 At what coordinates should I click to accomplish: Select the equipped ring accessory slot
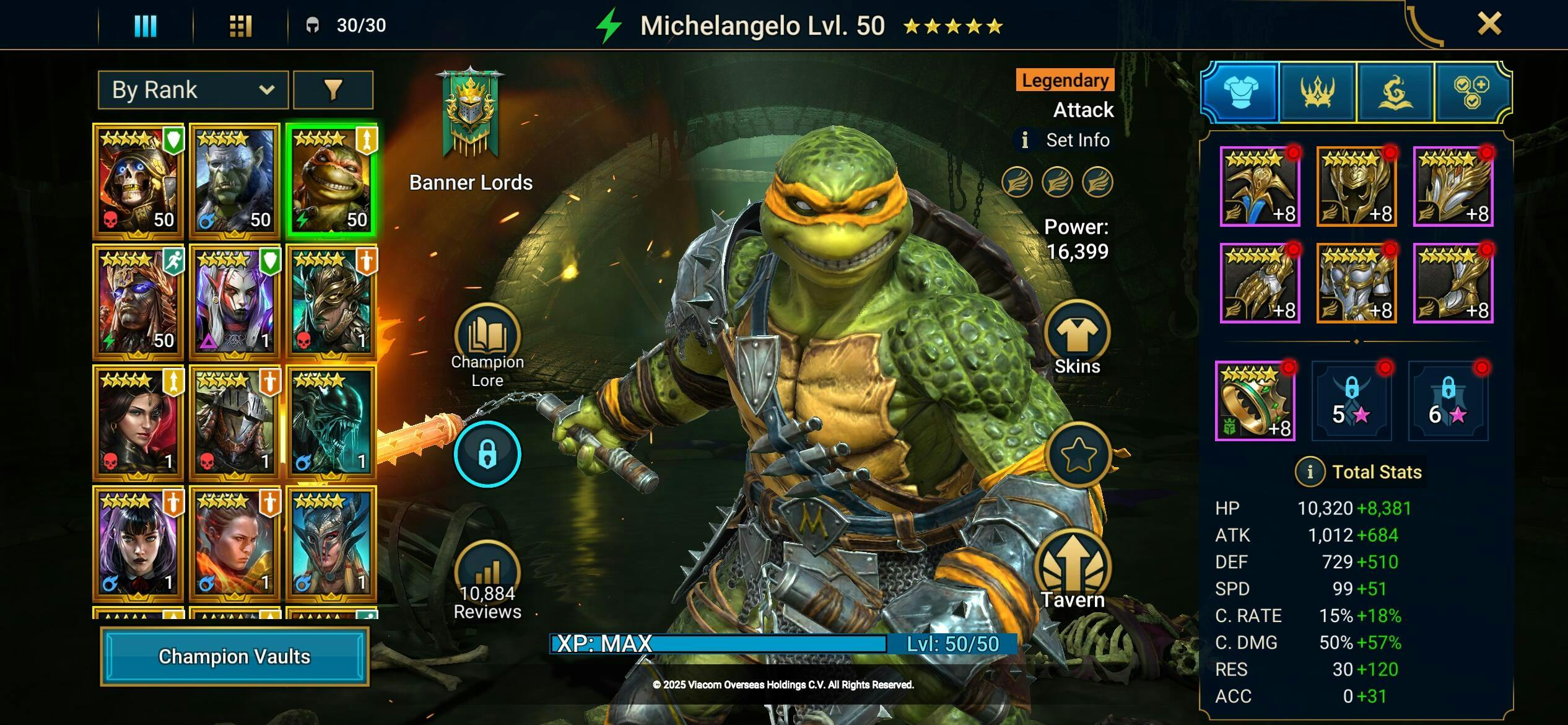[x=1255, y=402]
